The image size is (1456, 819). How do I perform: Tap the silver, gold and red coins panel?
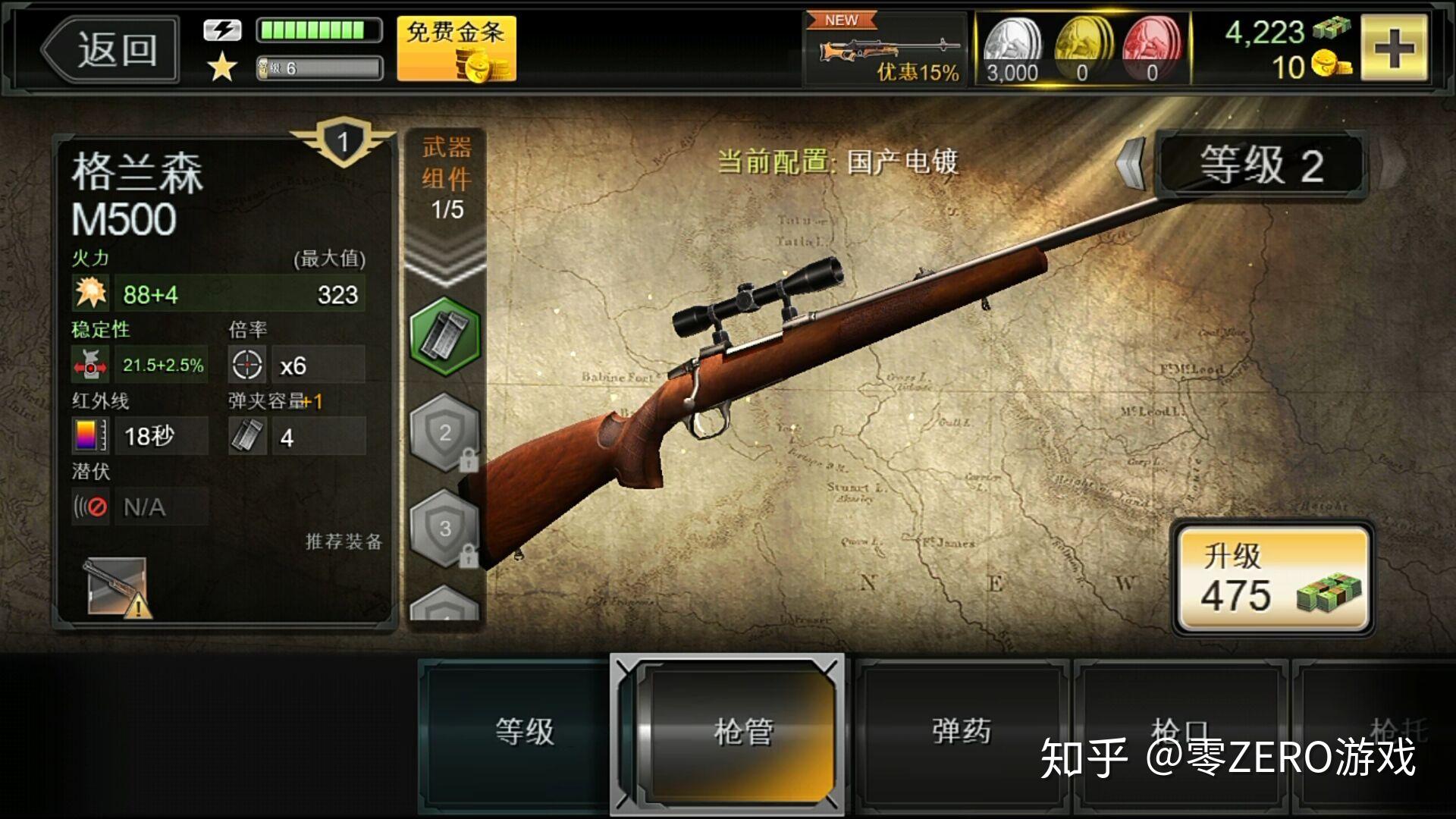[1082, 50]
